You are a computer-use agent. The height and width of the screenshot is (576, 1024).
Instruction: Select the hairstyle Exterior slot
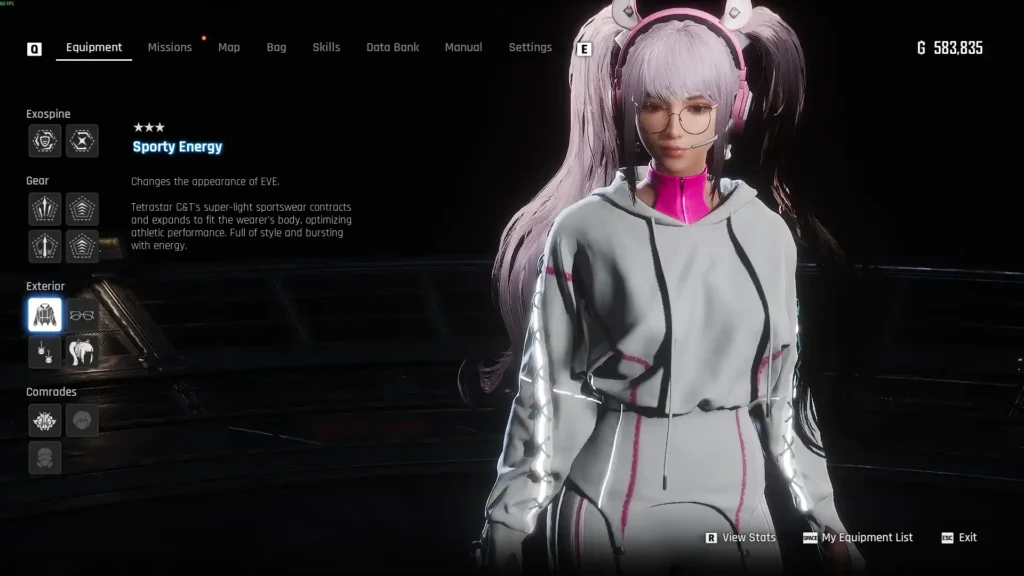click(82, 351)
